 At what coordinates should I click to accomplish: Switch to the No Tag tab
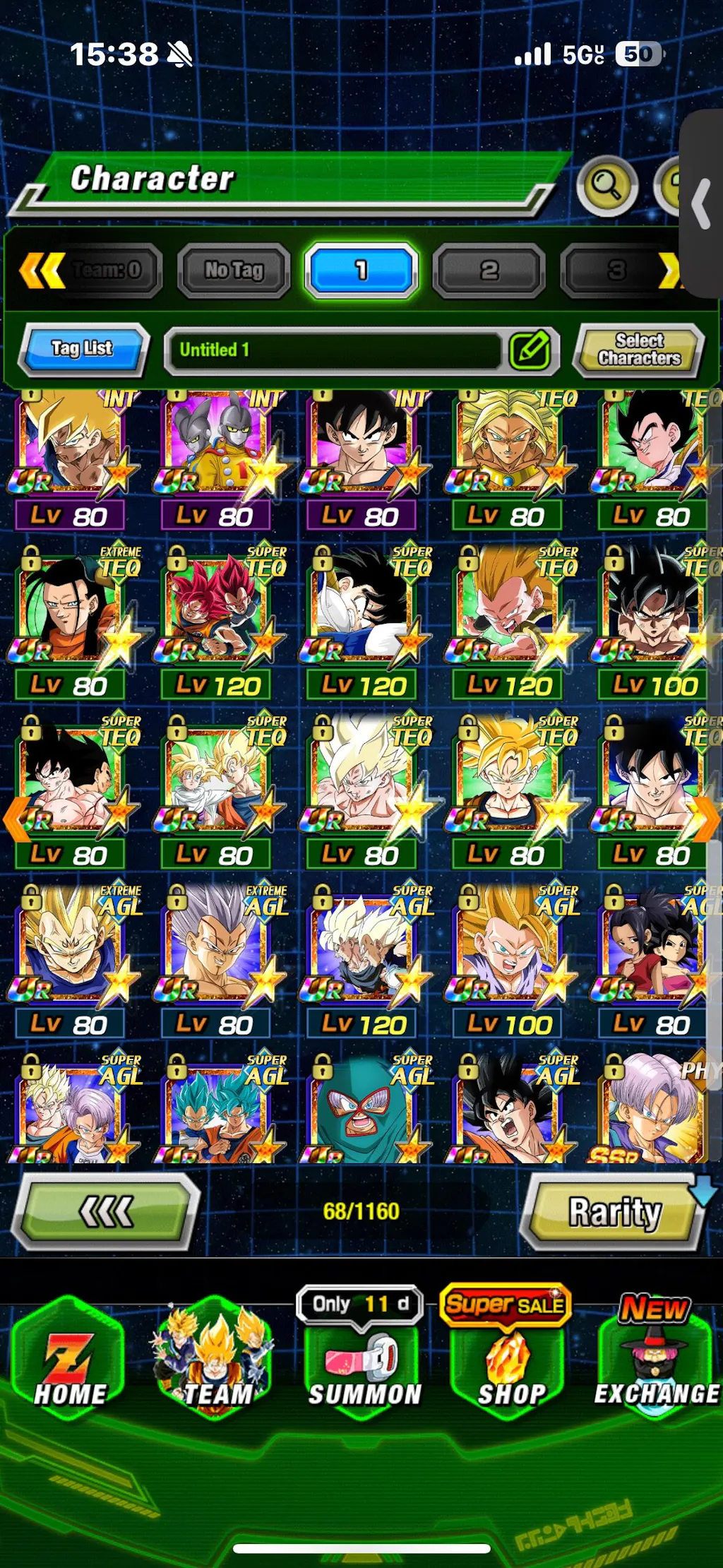point(234,270)
